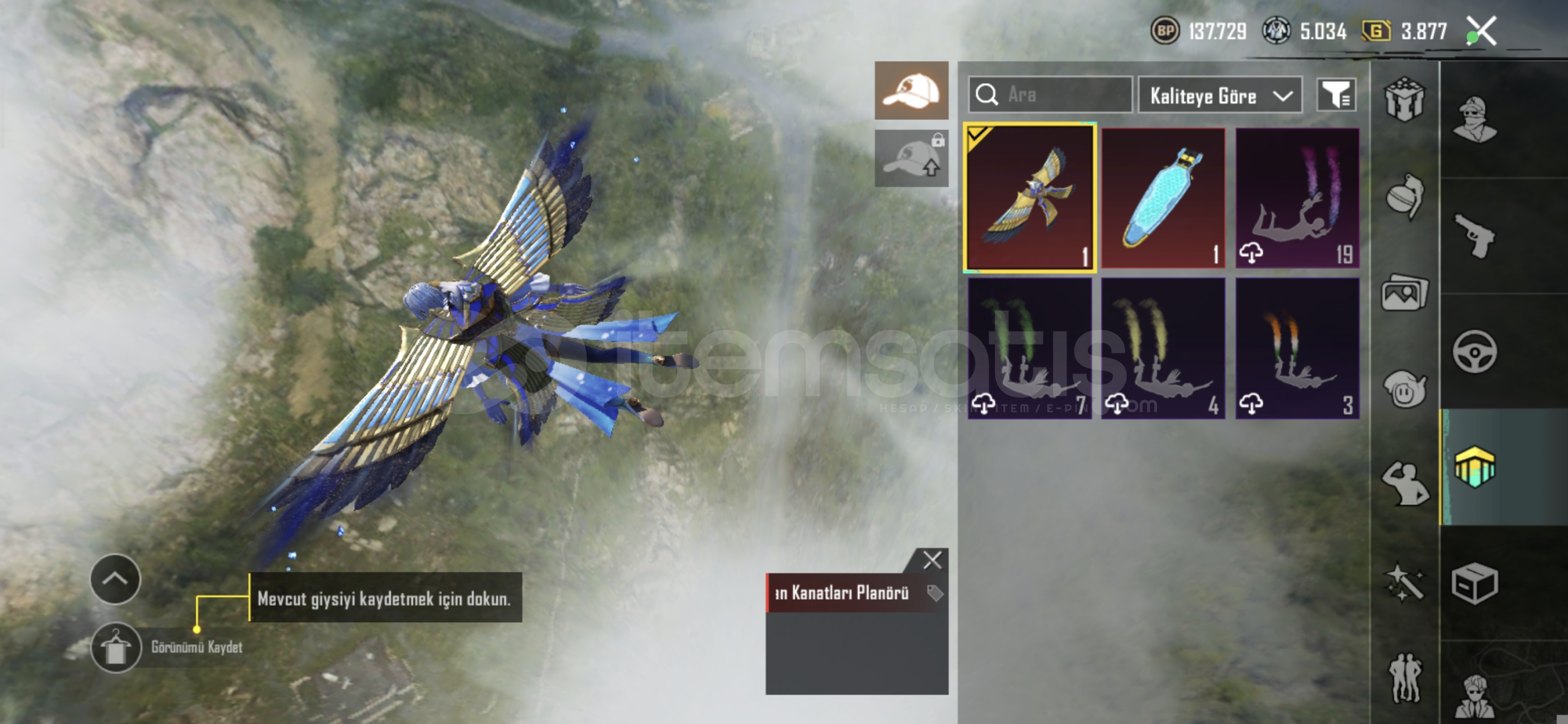Select the light blue hexagon-pattern item
Image resolution: width=1568 pixels, height=724 pixels.
coord(1163,198)
